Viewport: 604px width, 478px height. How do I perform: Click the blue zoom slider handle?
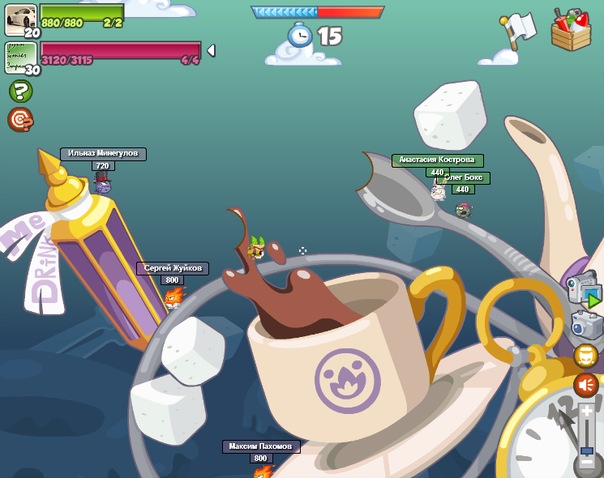(x=587, y=451)
